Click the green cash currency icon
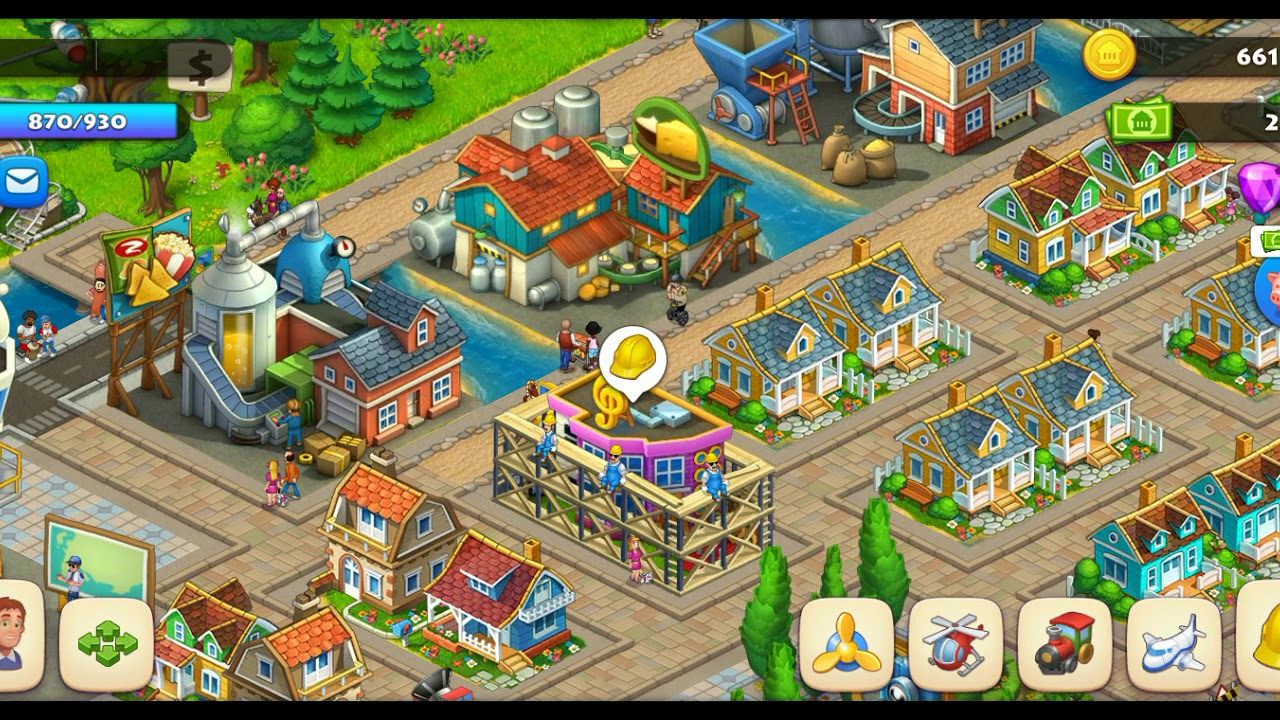Screen dimensions: 1280x720 (x=1139, y=122)
